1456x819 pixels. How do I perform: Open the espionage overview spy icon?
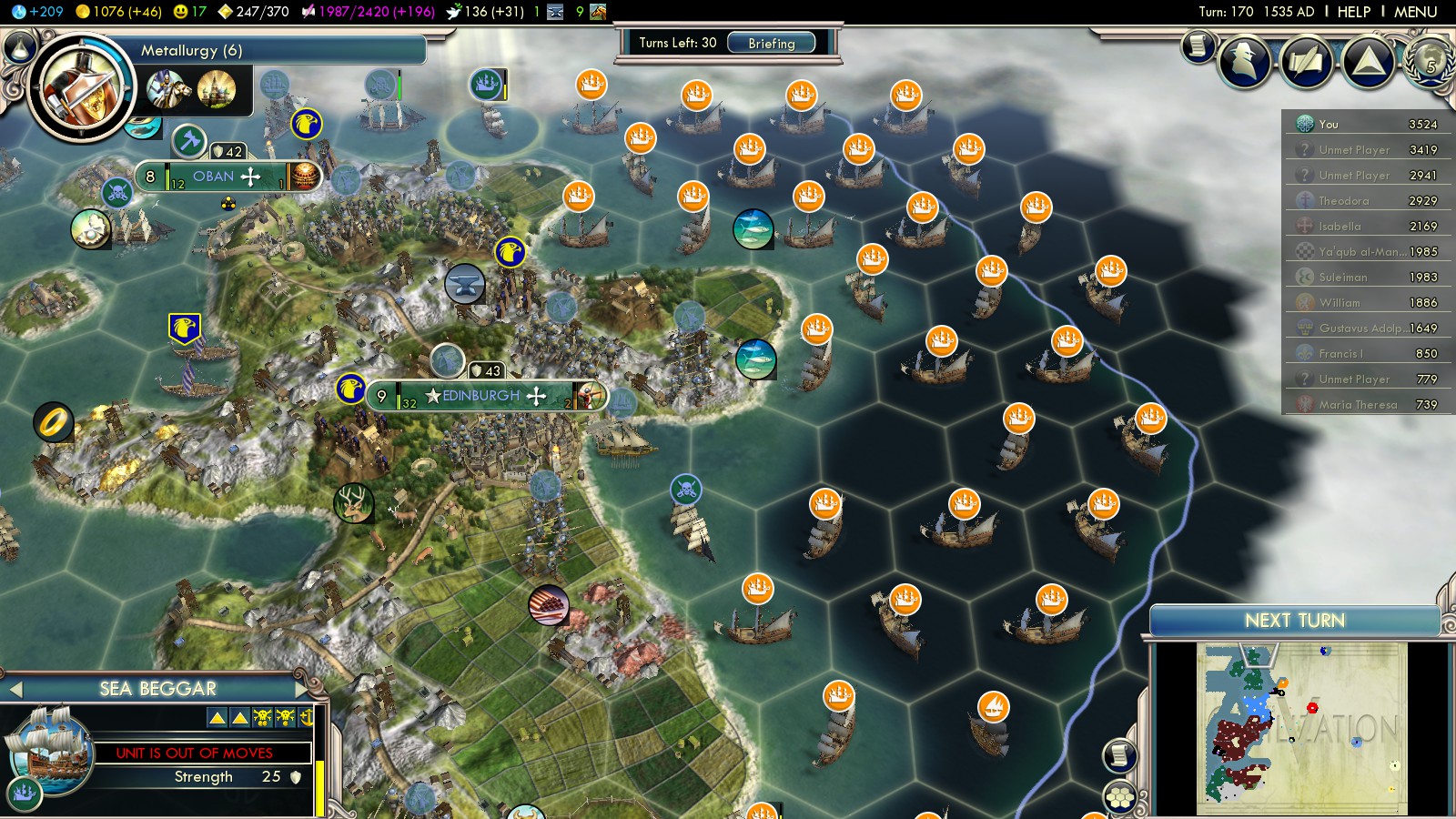pyautogui.click(x=1245, y=61)
